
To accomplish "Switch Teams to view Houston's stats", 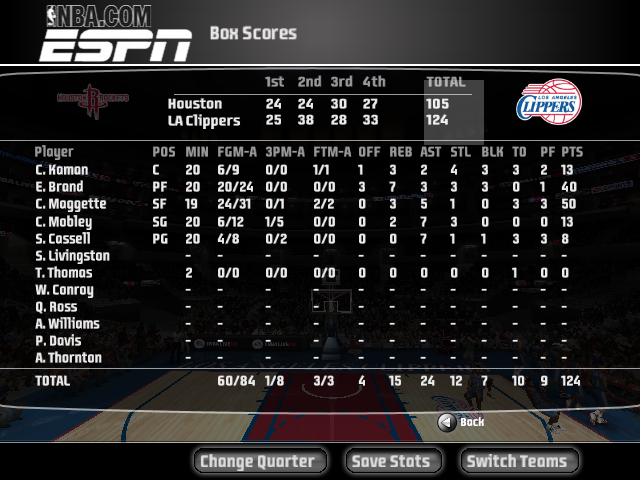I will (518, 461).
